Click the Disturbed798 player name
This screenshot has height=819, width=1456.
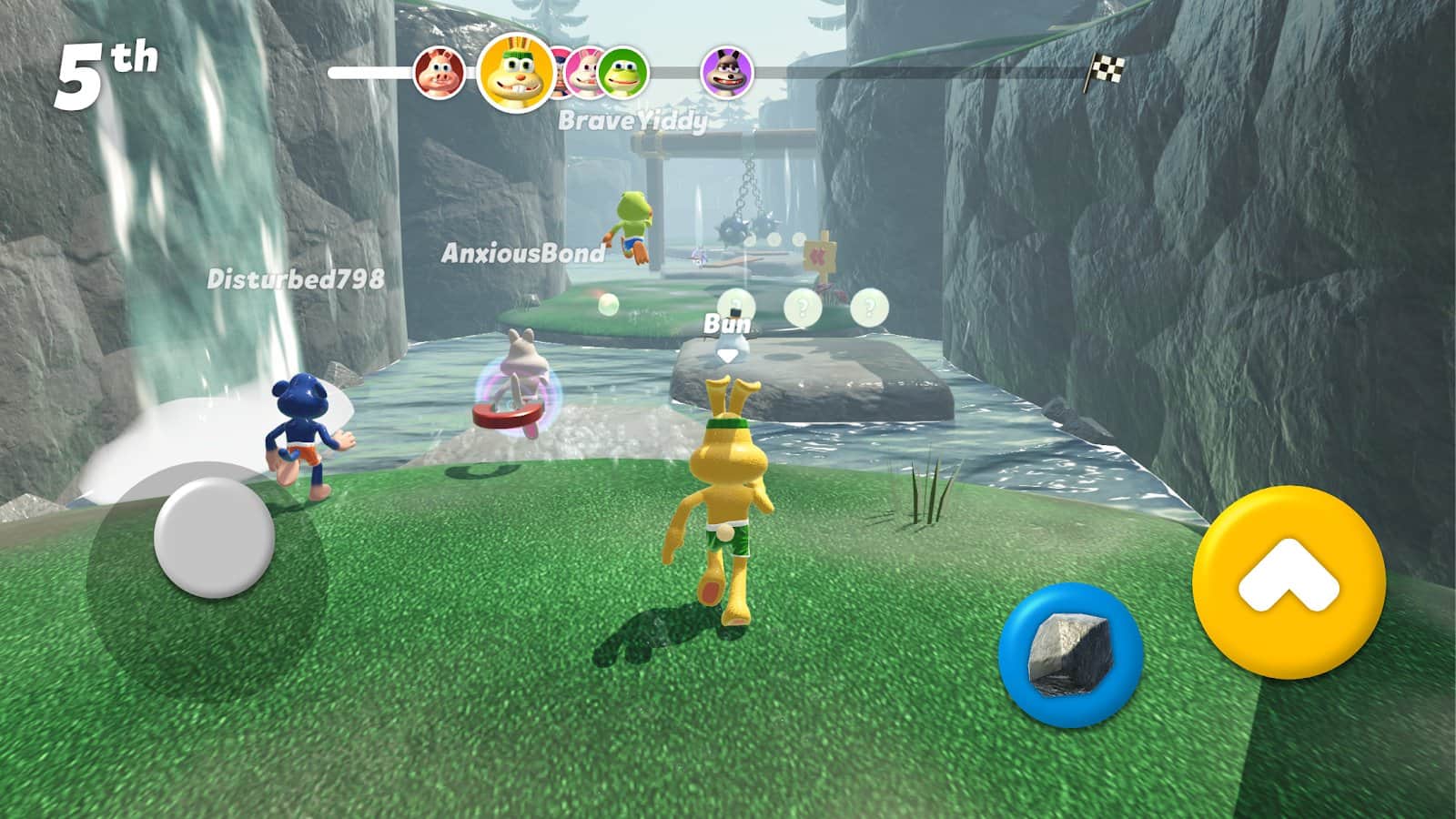297,279
